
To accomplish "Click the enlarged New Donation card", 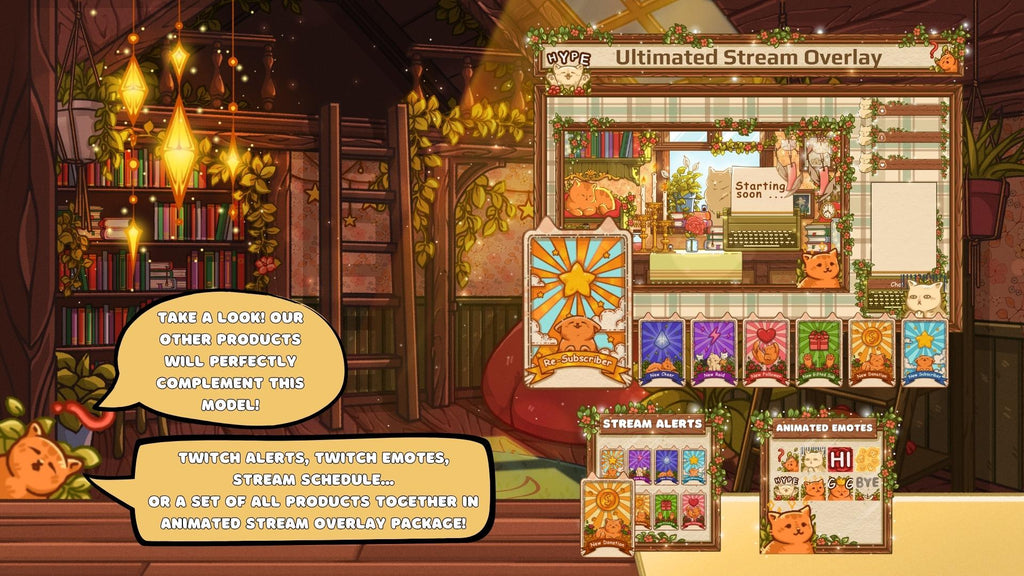I will pyautogui.click(x=607, y=517).
